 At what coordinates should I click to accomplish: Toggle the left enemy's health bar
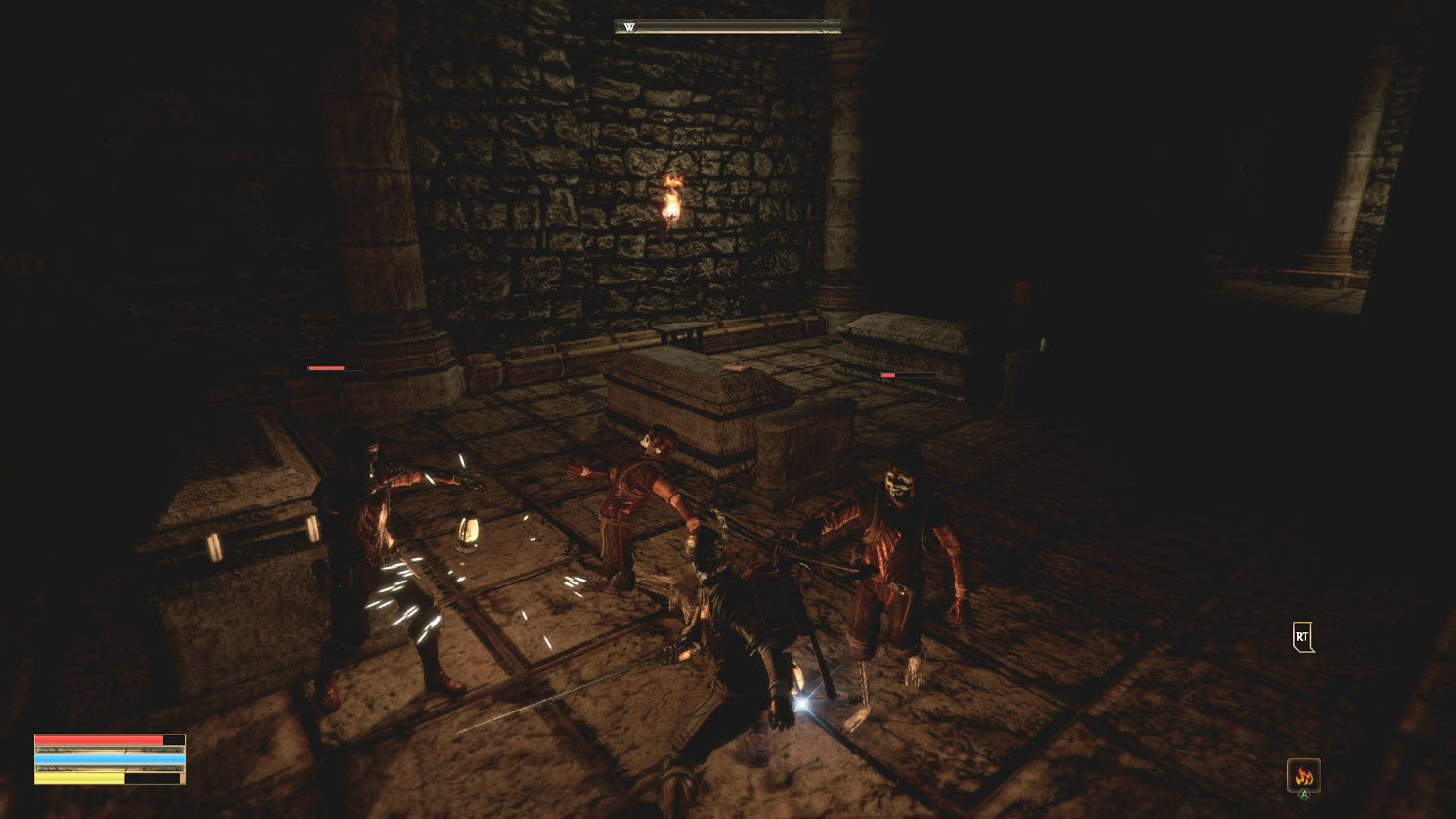pyautogui.click(x=334, y=369)
